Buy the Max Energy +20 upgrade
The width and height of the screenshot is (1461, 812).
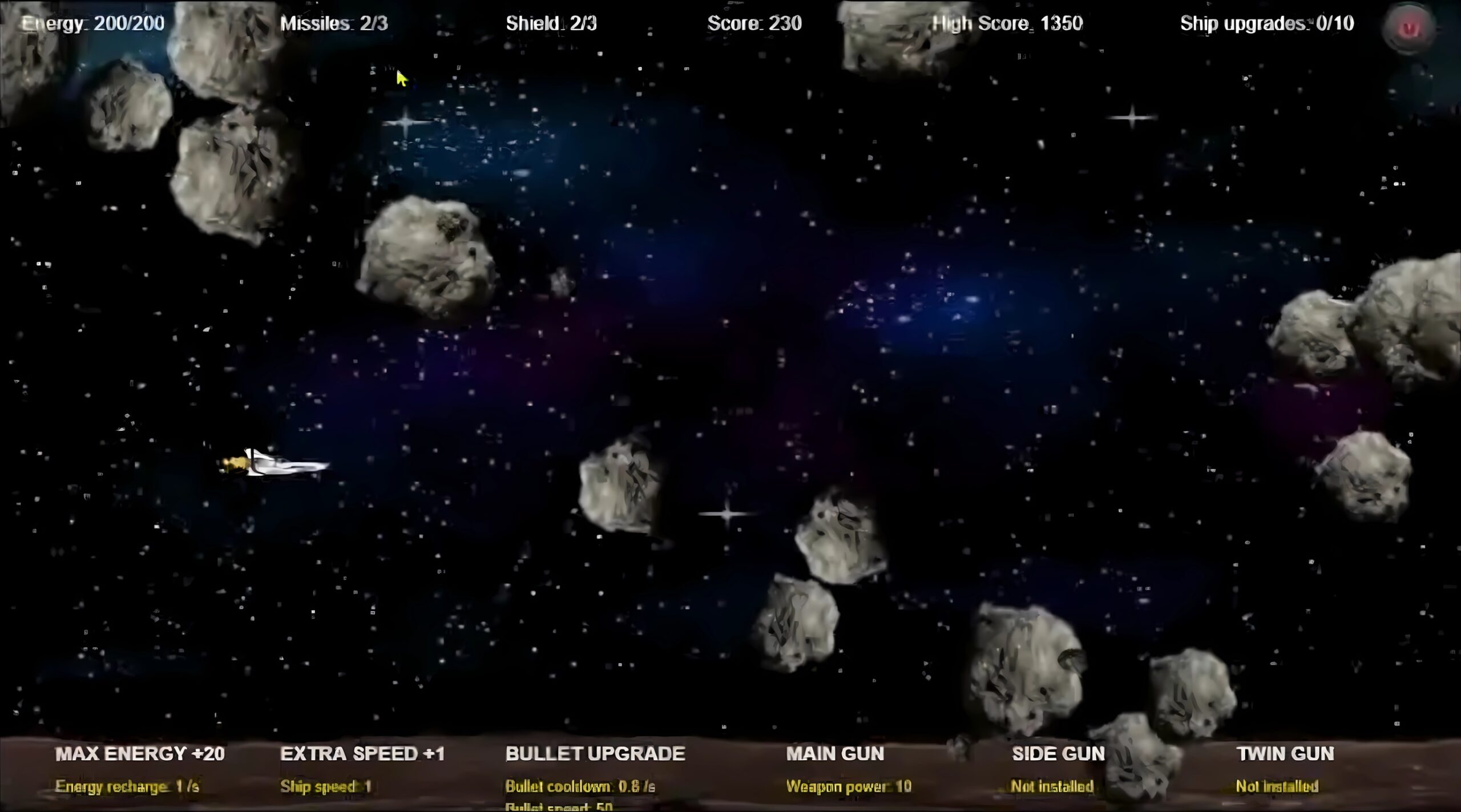(x=140, y=754)
